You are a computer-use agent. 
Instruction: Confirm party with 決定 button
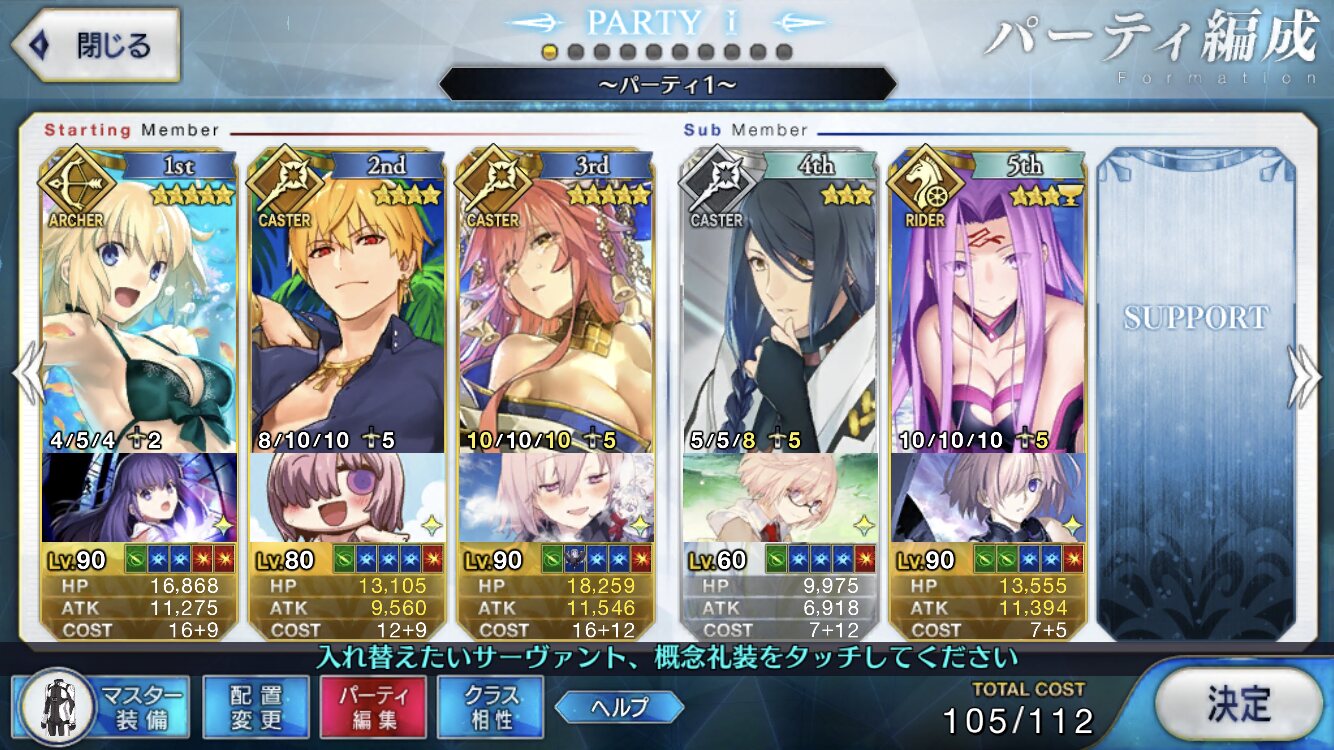(1237, 704)
